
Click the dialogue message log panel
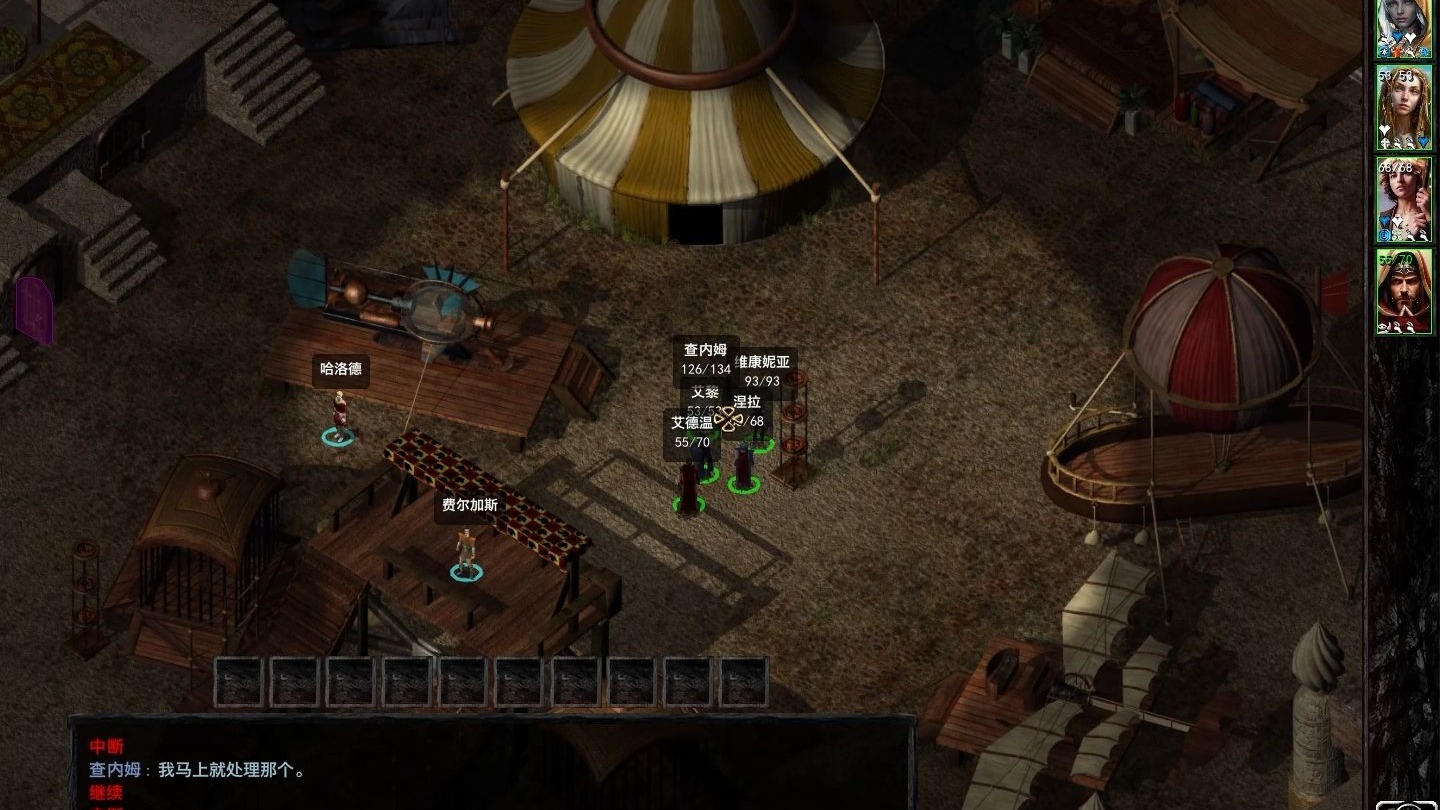pyautogui.click(x=490, y=765)
